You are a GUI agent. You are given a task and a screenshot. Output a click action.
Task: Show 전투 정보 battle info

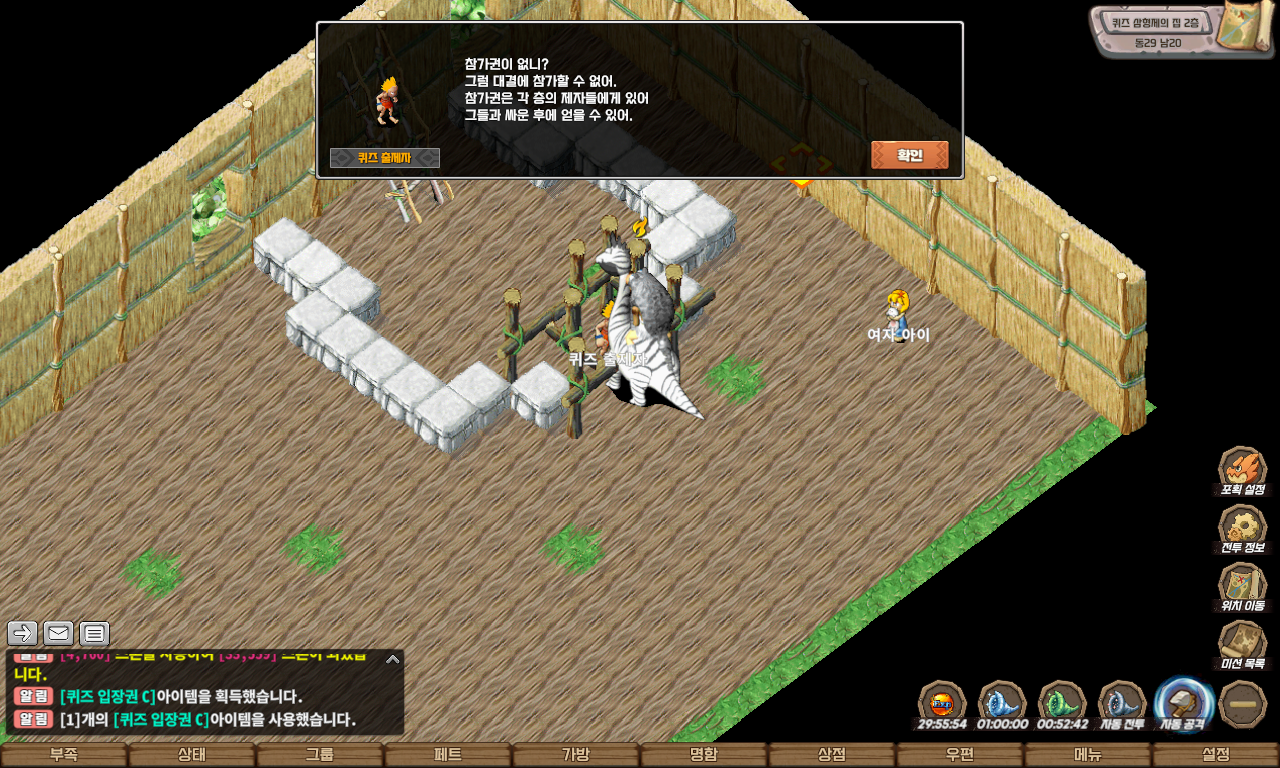pyautogui.click(x=1242, y=526)
